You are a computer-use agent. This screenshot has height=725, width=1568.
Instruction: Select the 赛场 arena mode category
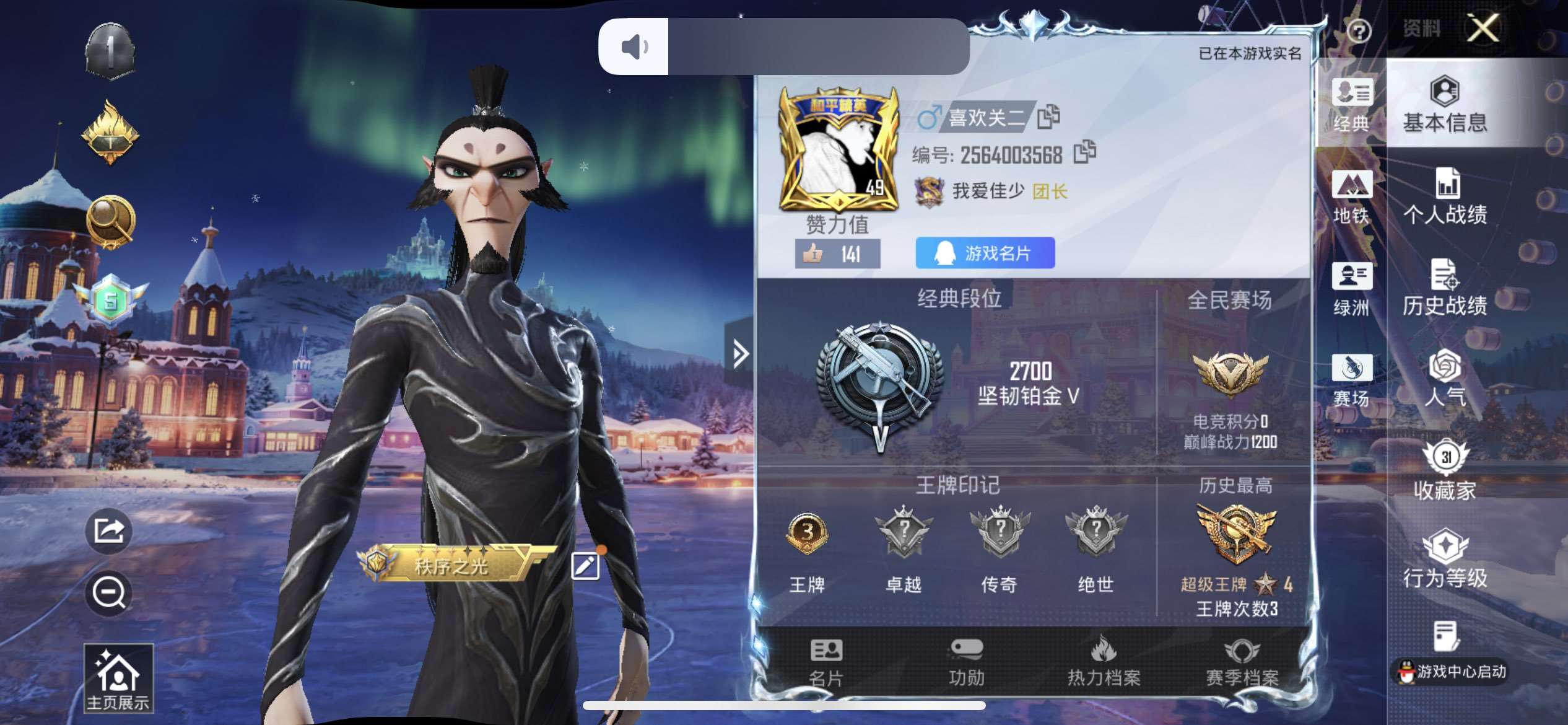[x=1351, y=379]
